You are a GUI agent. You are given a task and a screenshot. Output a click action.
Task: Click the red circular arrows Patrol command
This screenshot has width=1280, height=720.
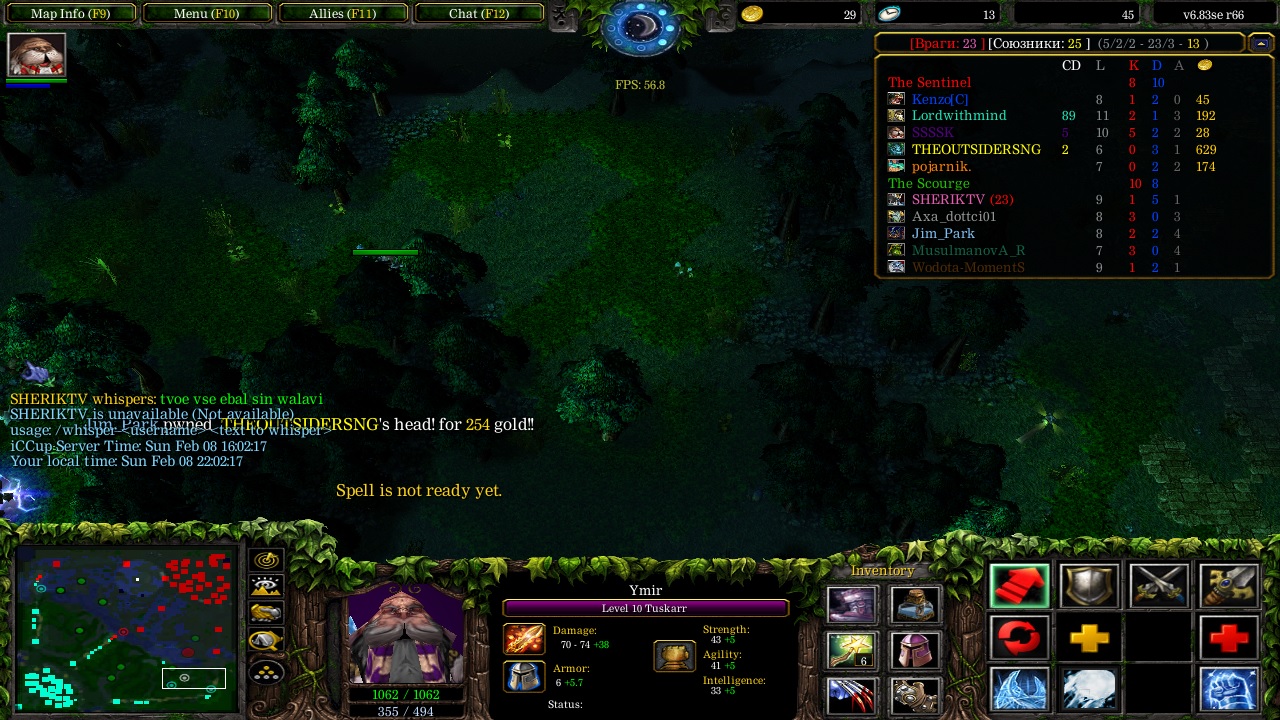point(1020,638)
